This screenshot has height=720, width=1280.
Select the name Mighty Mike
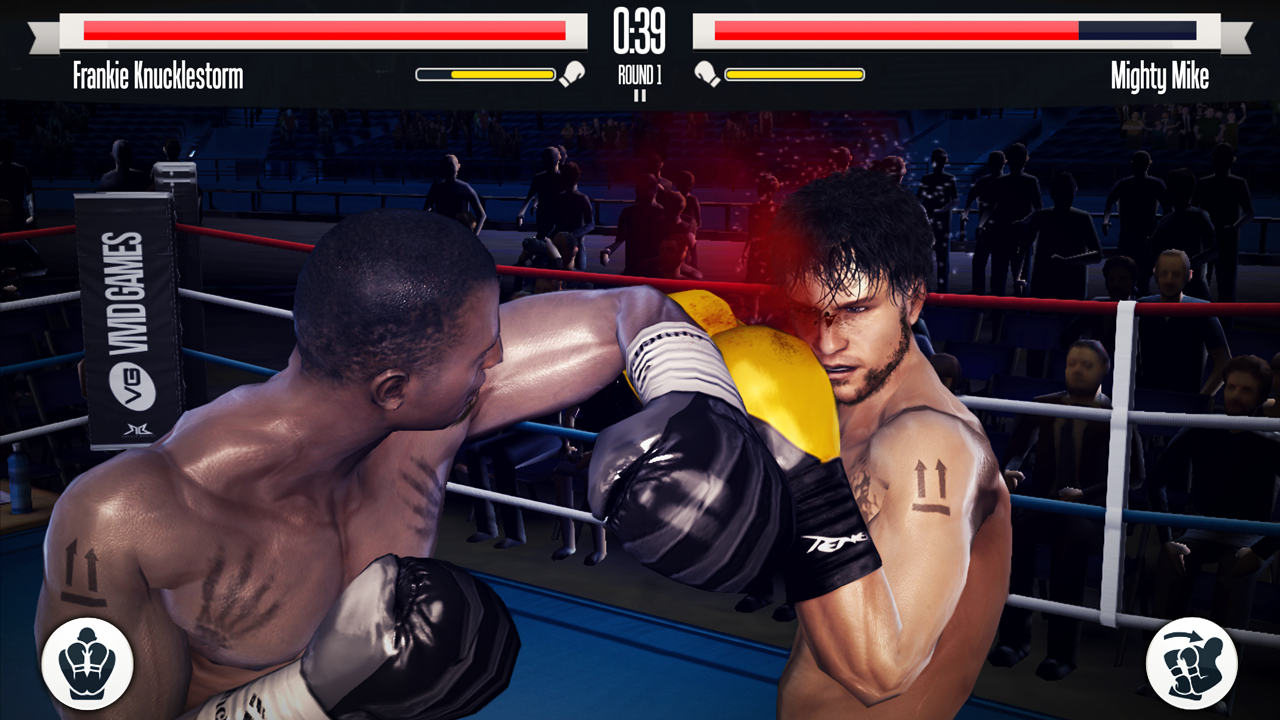tap(1159, 71)
